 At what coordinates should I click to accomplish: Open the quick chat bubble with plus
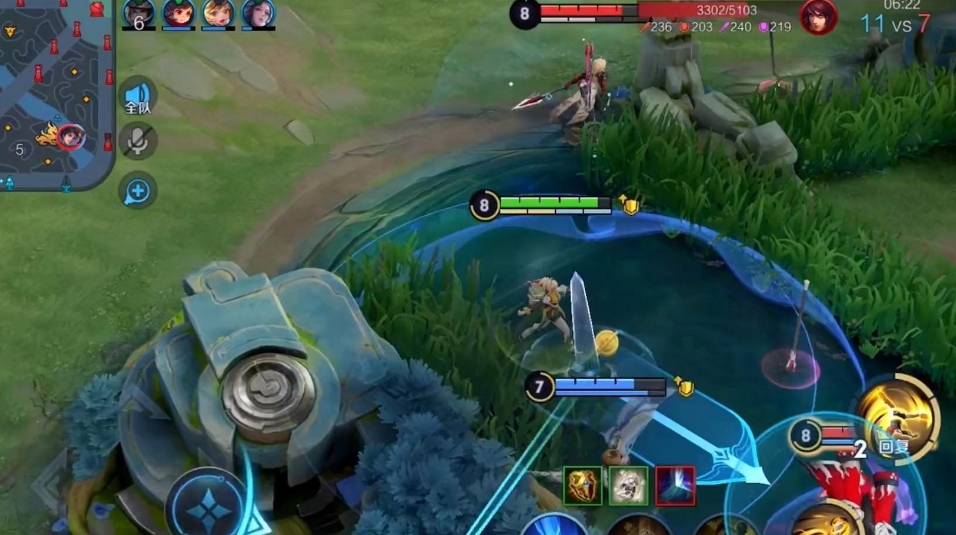pyautogui.click(x=138, y=189)
